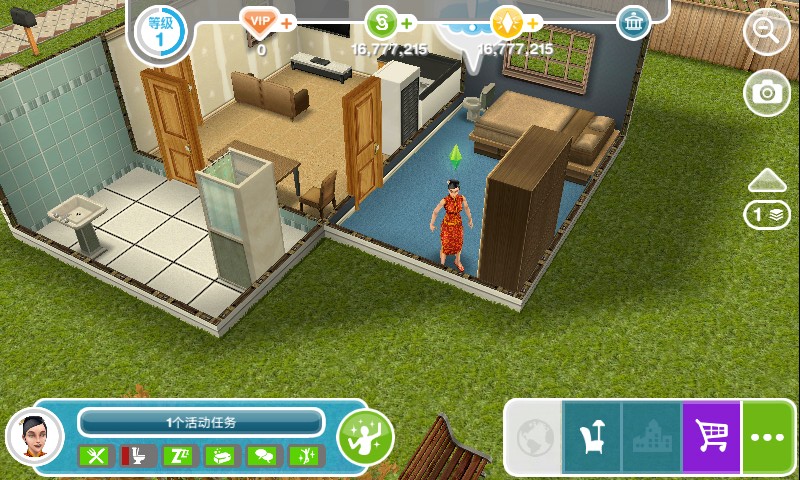Take a snapshot with the camera button
800x480 pixels.
tap(767, 92)
